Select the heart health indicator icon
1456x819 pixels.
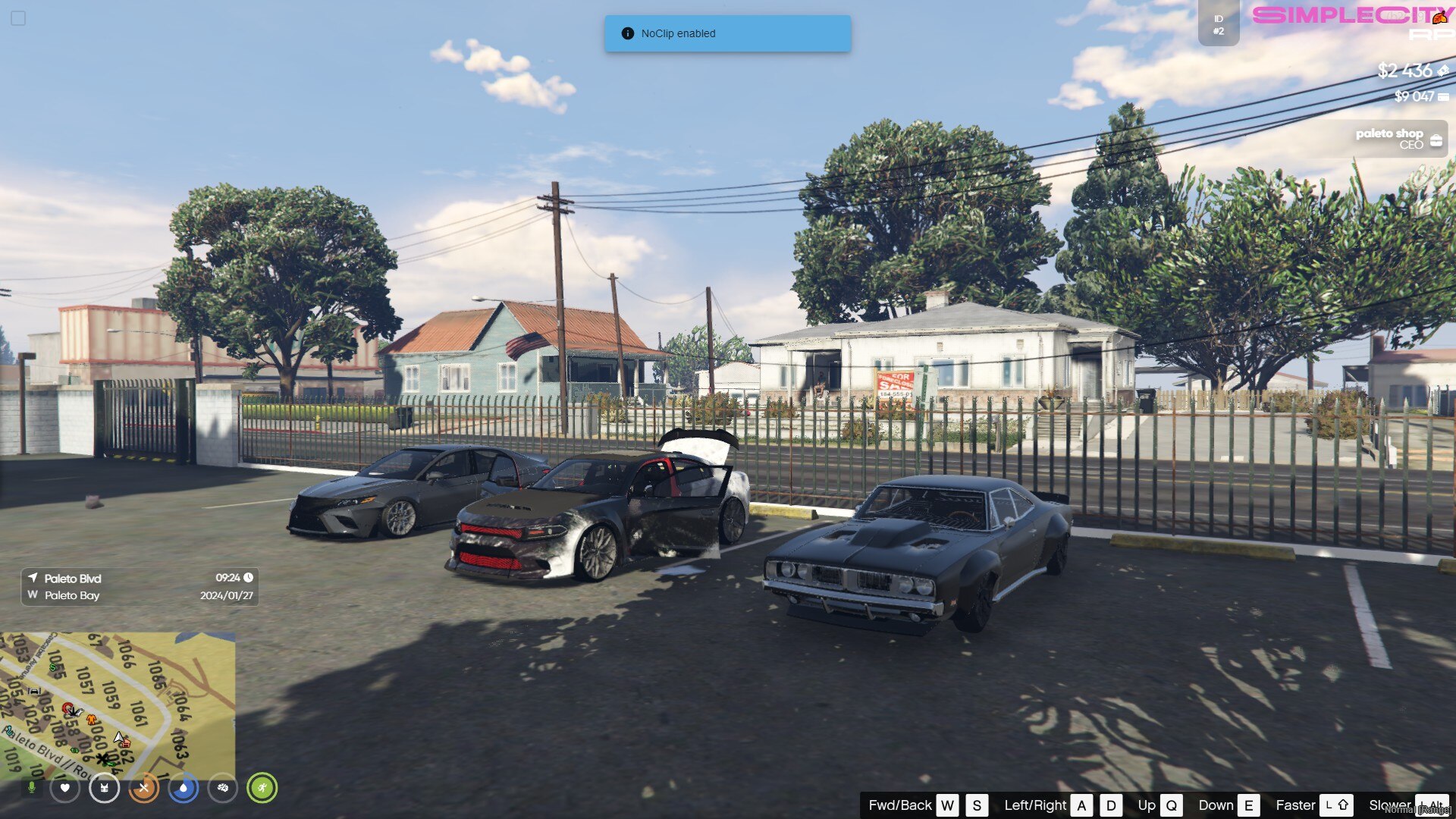[64, 788]
